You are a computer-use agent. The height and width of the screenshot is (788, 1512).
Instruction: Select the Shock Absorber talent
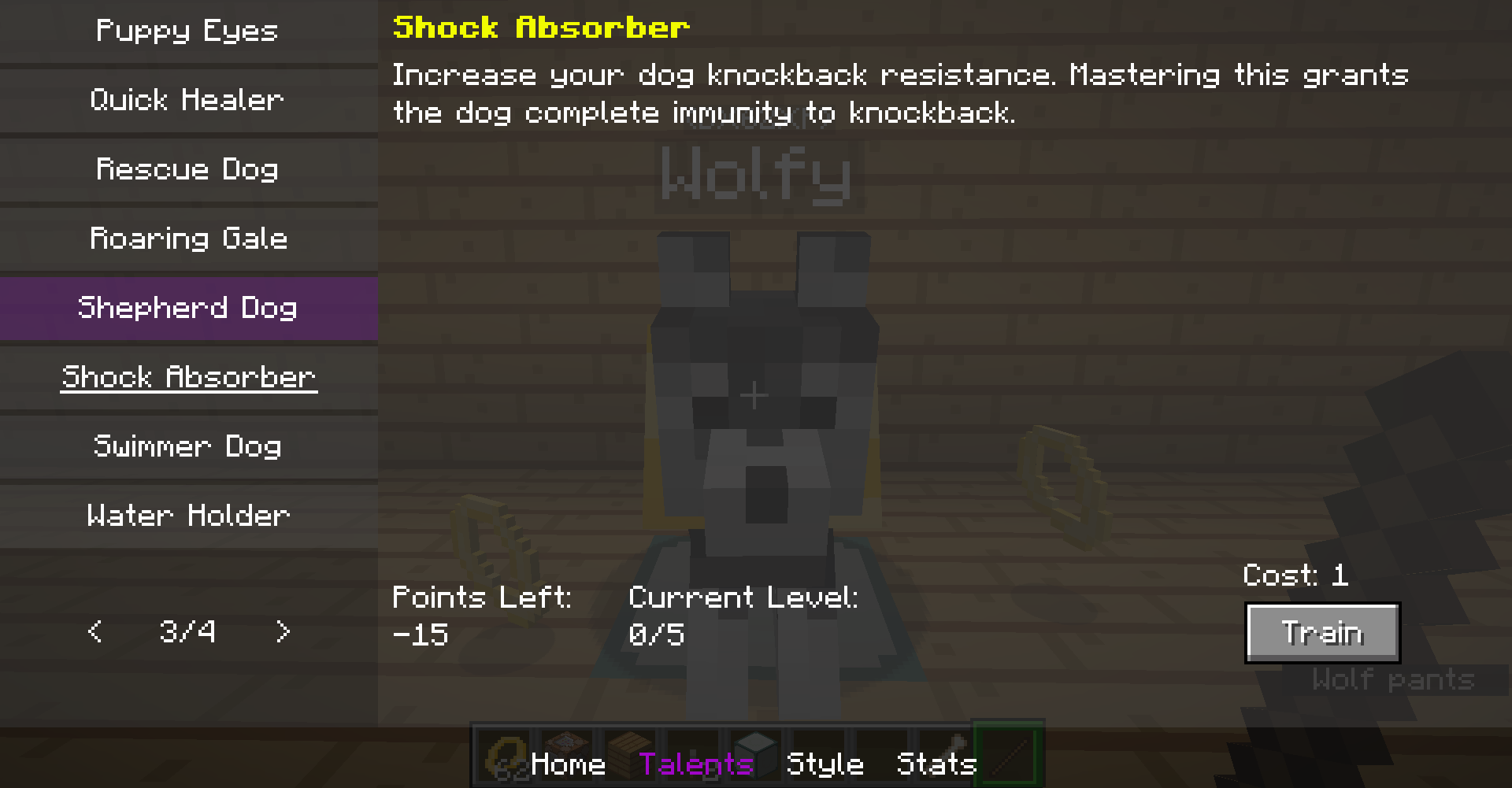click(187, 377)
